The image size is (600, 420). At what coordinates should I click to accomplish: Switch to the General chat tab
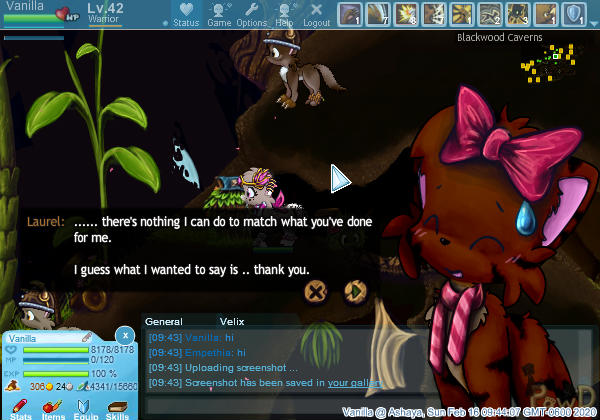point(164,322)
